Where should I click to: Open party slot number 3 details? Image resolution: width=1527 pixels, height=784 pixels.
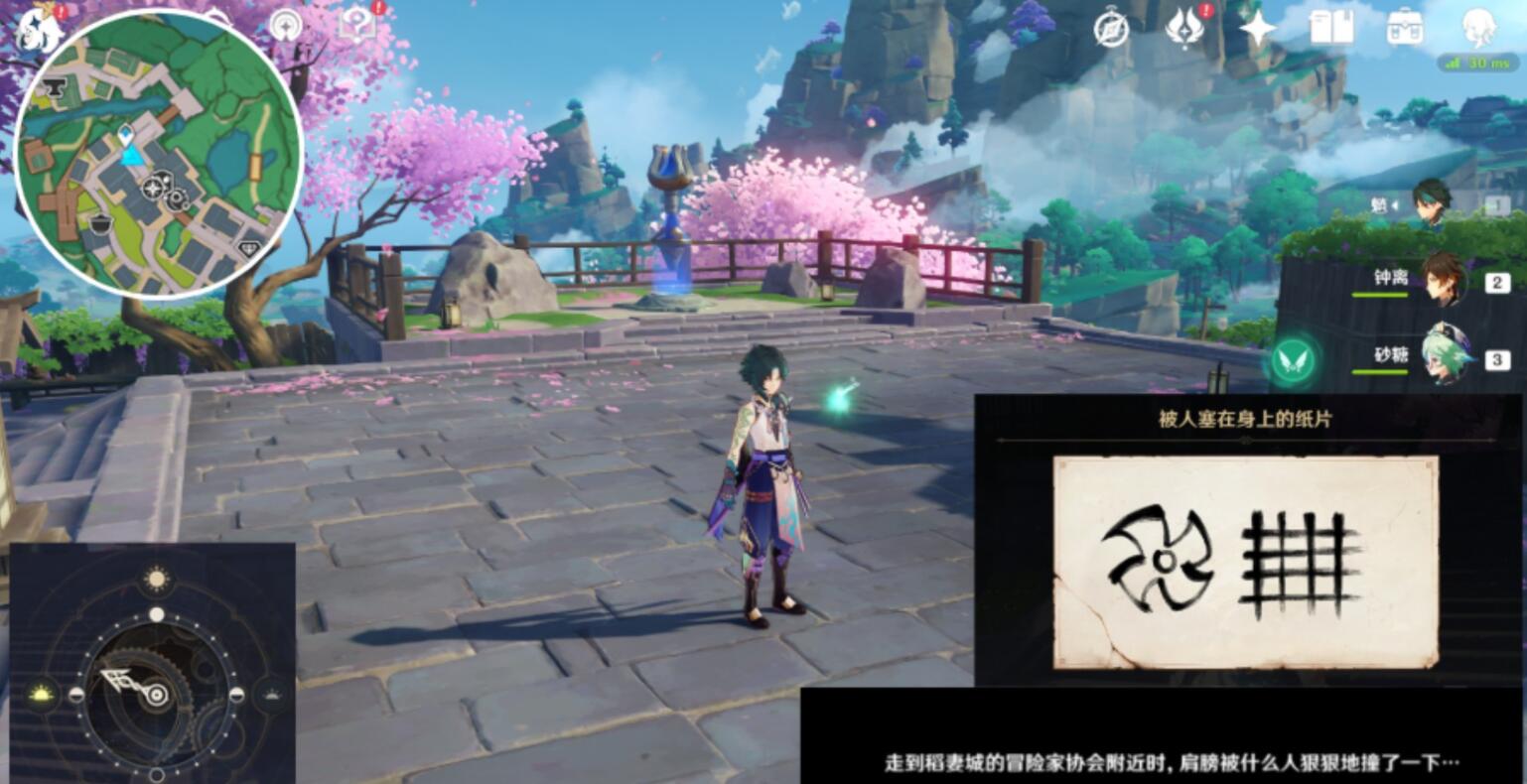point(1496,357)
